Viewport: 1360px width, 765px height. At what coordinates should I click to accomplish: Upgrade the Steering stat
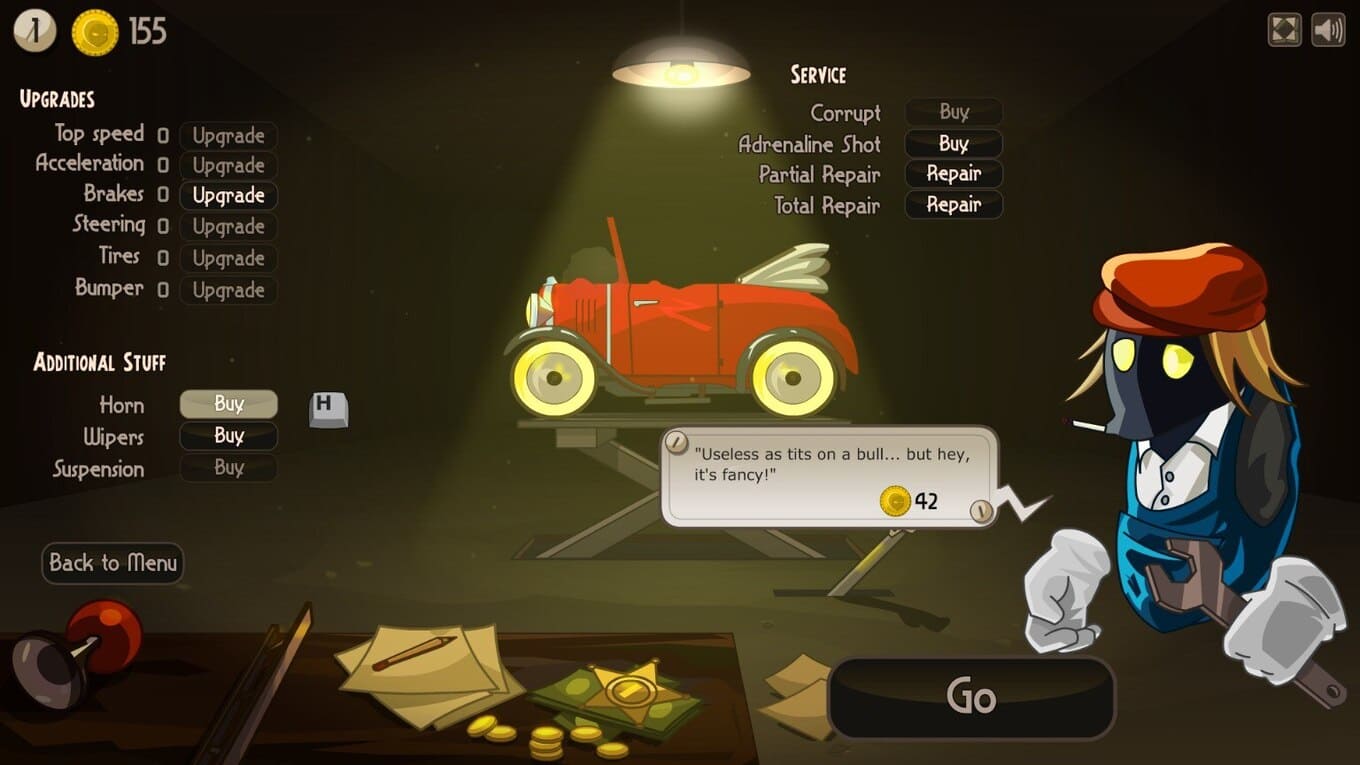pos(228,227)
